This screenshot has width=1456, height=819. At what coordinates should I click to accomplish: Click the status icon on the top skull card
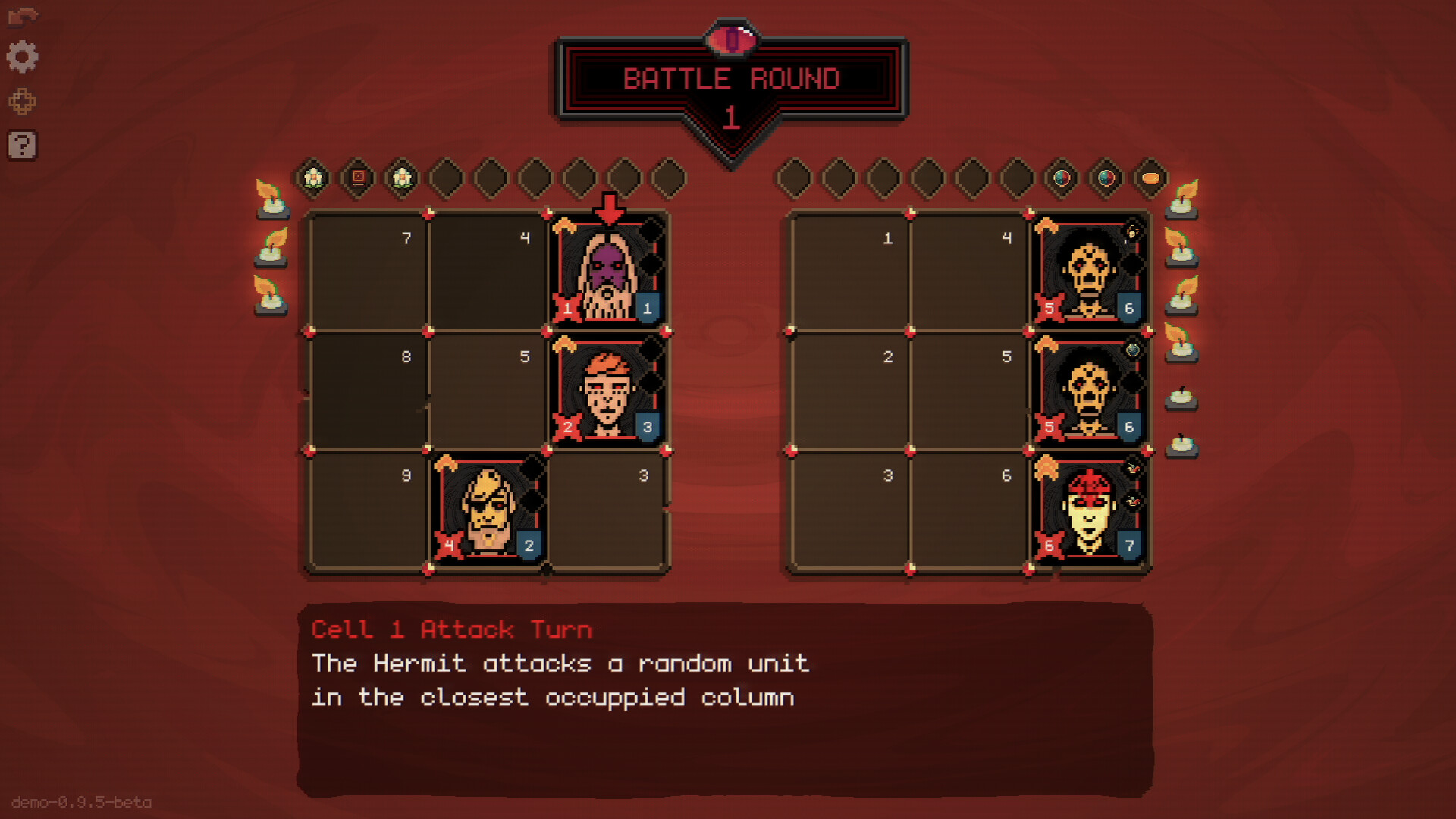click(1132, 230)
